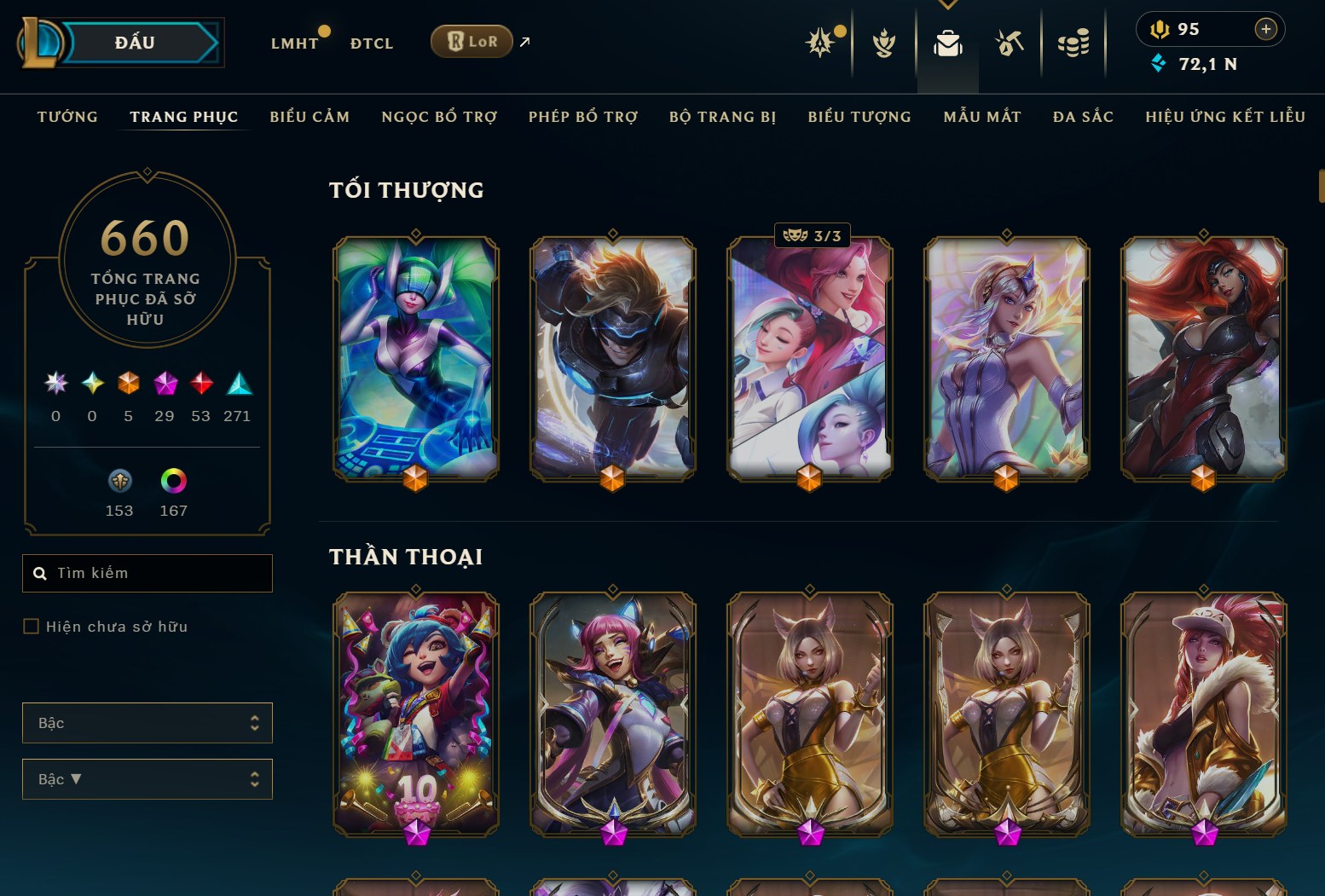The width and height of the screenshot is (1325, 896).
Task: Select ĐTCL in the top menu
Action: 371,43
